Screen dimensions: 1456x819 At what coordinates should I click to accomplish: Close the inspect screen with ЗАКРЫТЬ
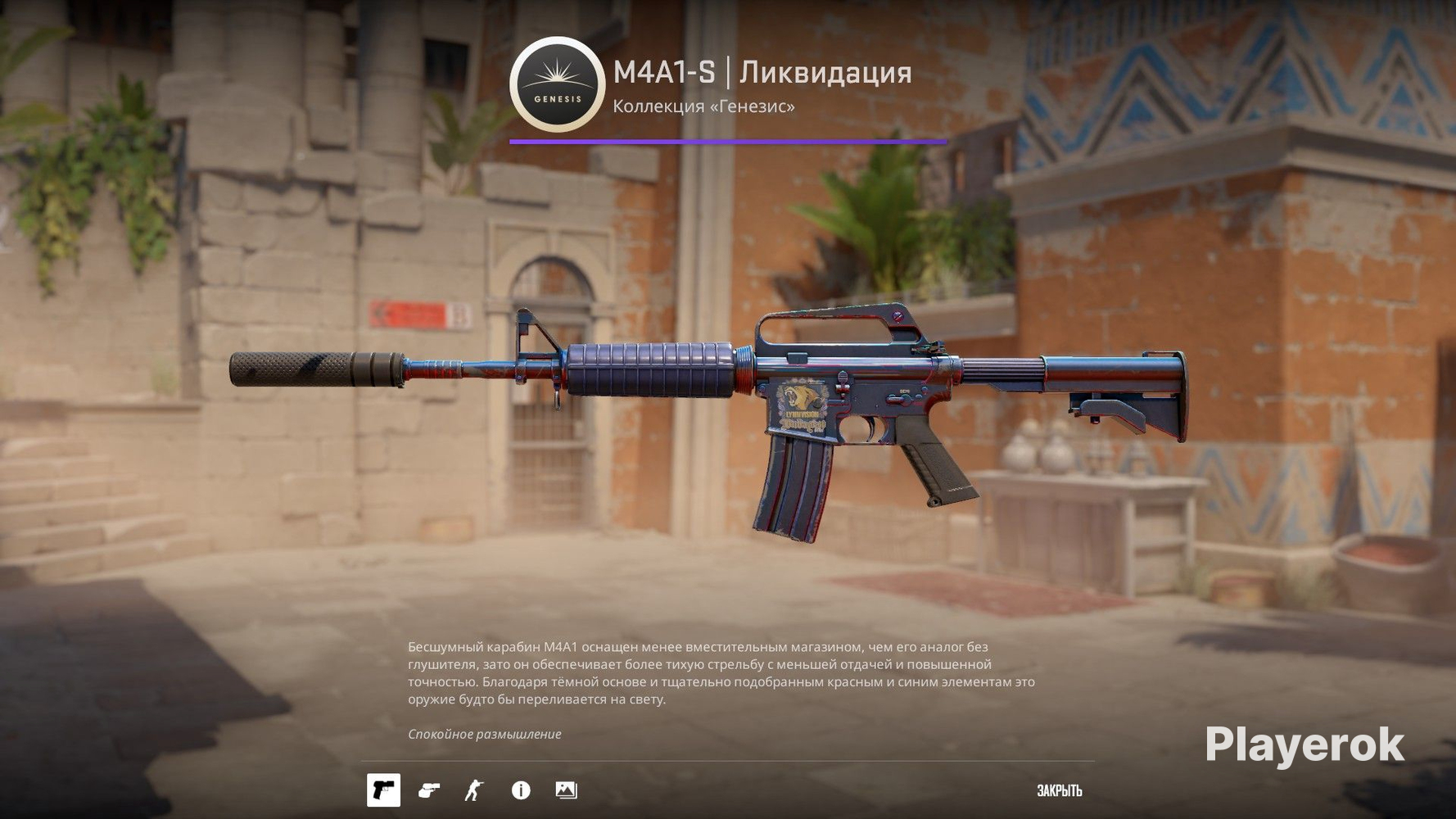click(x=1059, y=791)
